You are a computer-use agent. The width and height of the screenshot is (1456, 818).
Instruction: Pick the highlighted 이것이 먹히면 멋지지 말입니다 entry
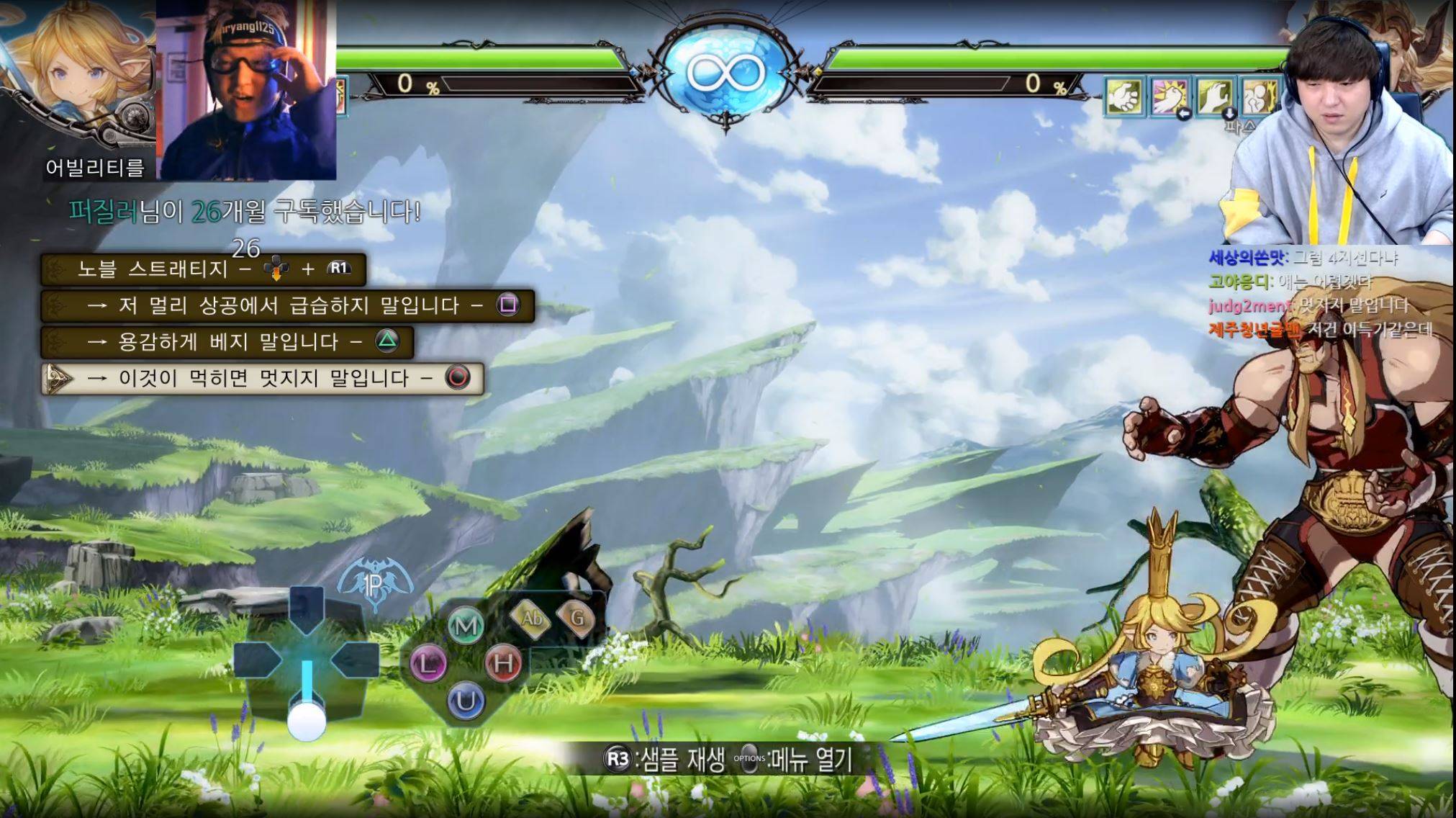[x=263, y=379]
